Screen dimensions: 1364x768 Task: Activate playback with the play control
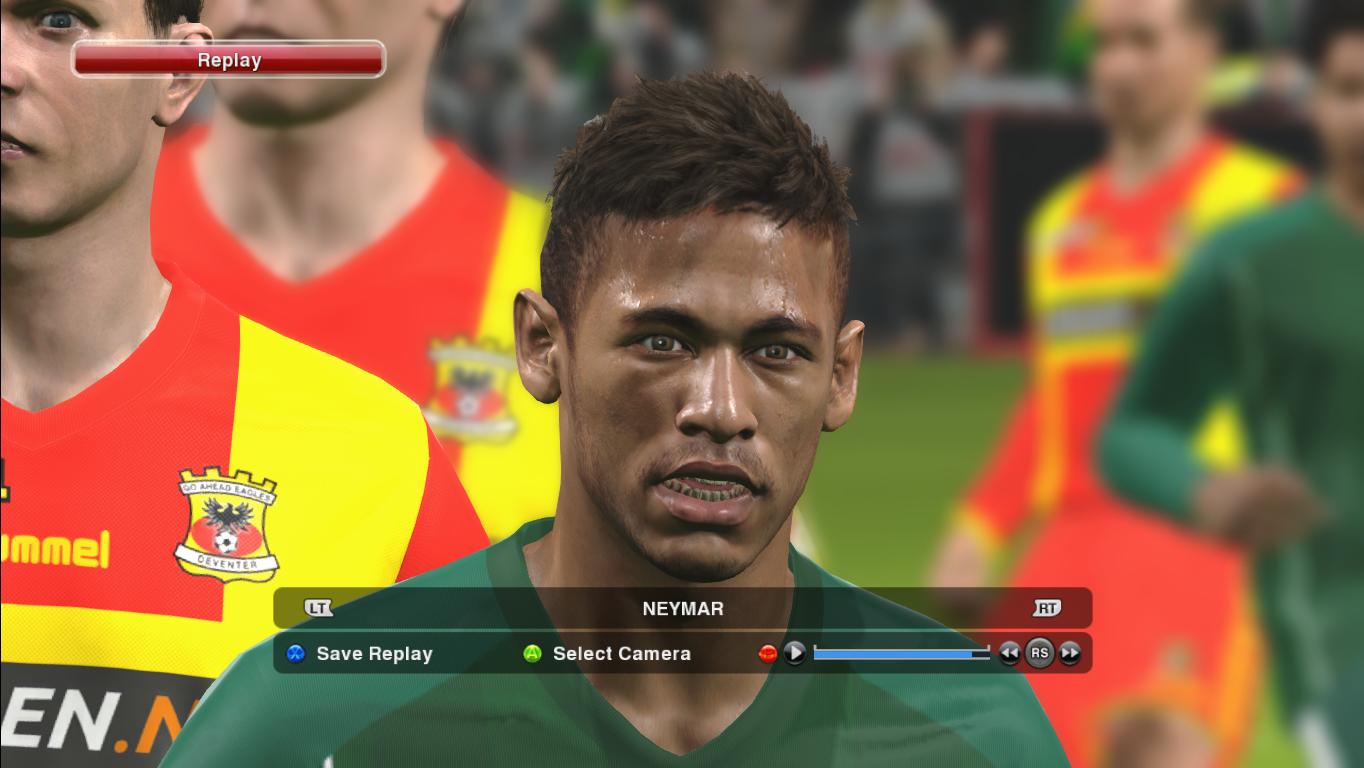[795, 653]
